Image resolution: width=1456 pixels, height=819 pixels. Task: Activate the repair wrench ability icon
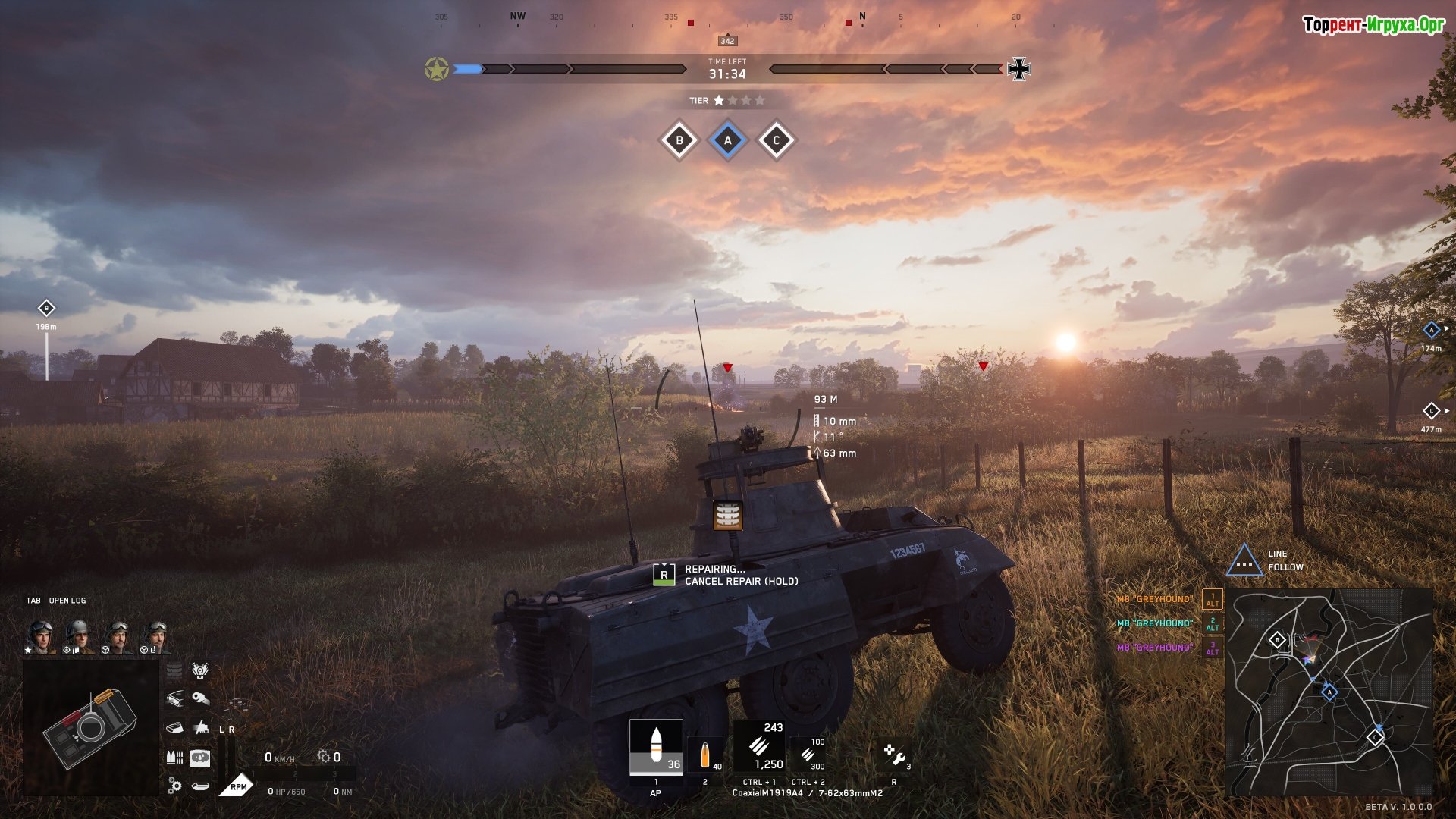pos(895,755)
